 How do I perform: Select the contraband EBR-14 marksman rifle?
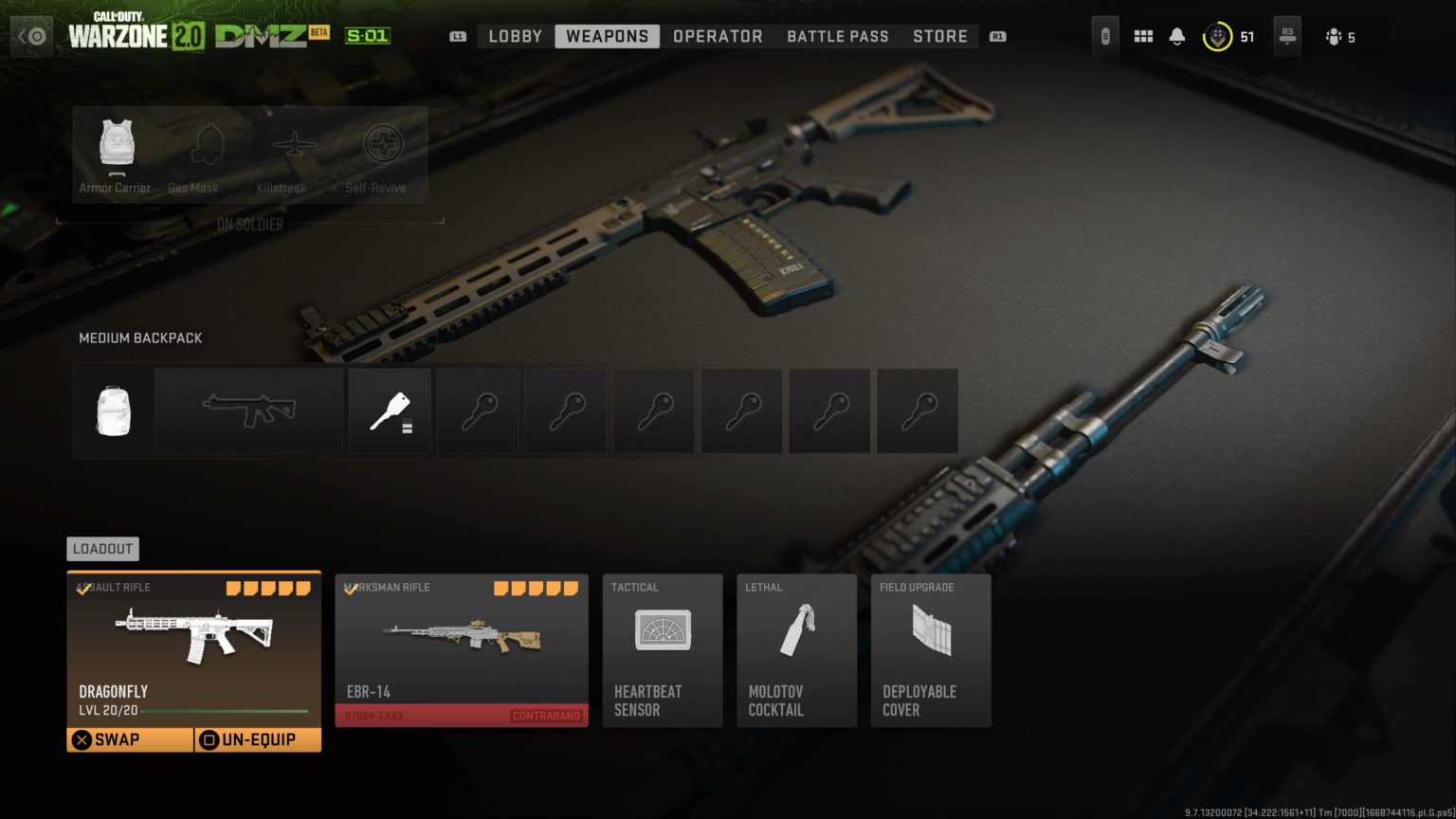tap(461, 649)
